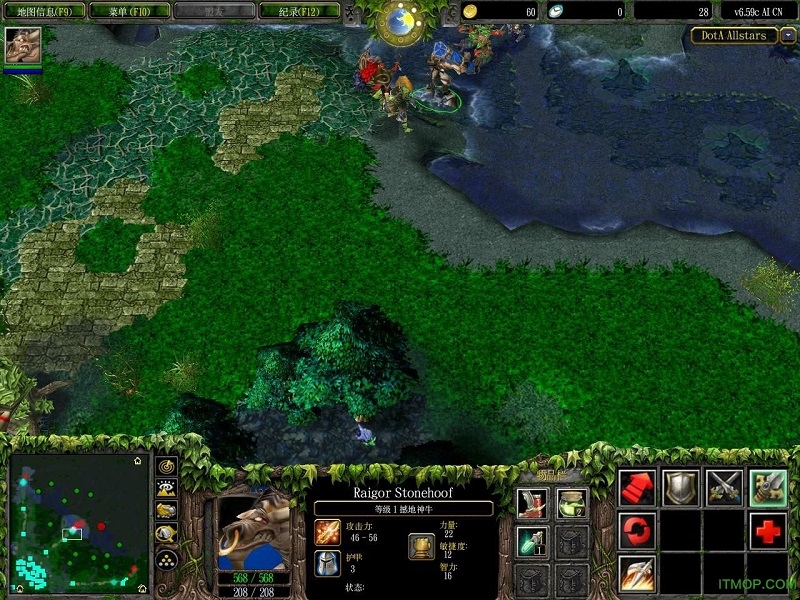This screenshot has height=600, width=800.
Task: Use the green potion jar item
Action: pyautogui.click(x=571, y=504)
